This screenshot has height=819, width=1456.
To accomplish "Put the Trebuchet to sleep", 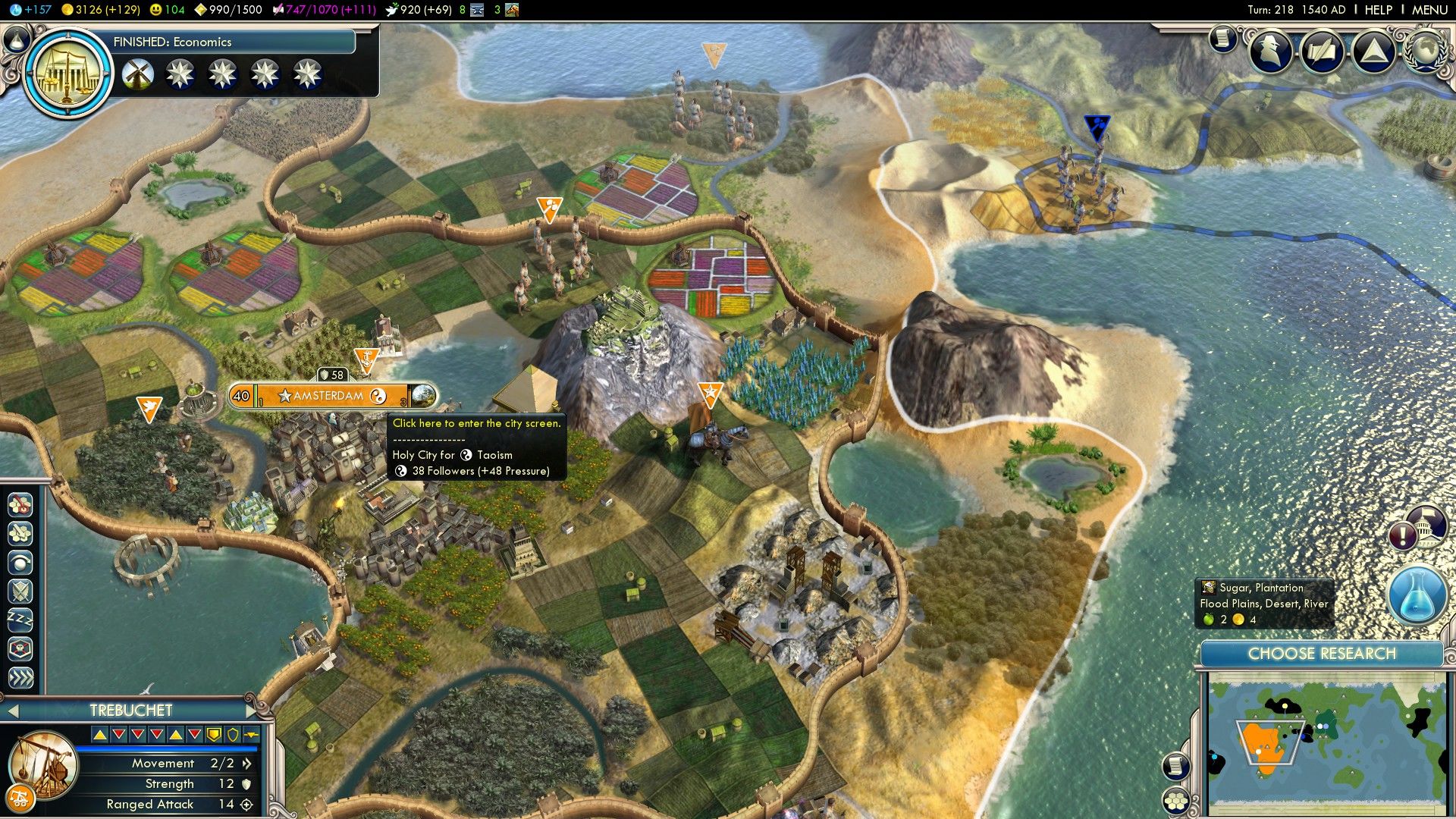I will click(x=20, y=620).
